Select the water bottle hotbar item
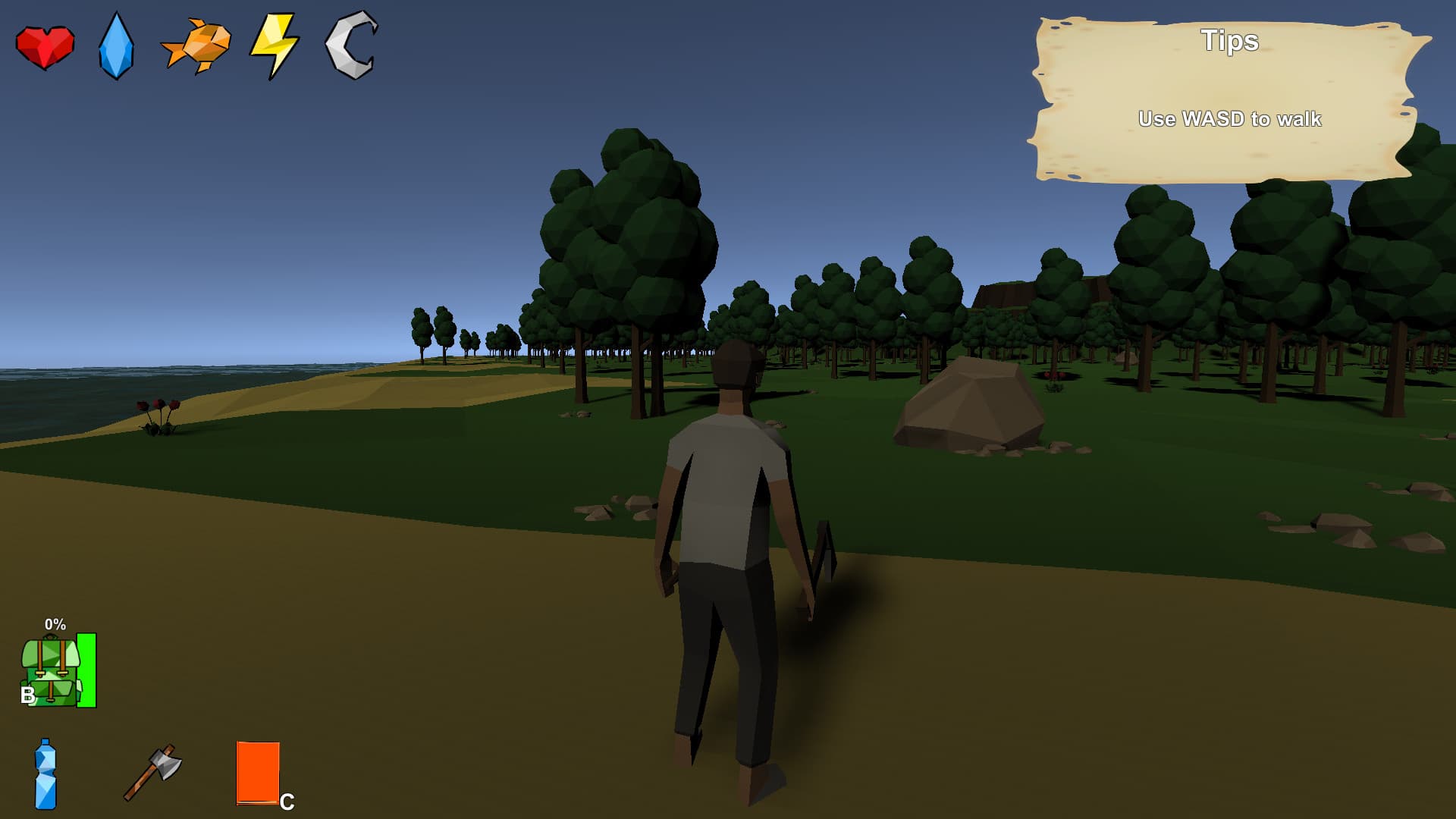The height and width of the screenshot is (819, 1456). click(x=45, y=774)
